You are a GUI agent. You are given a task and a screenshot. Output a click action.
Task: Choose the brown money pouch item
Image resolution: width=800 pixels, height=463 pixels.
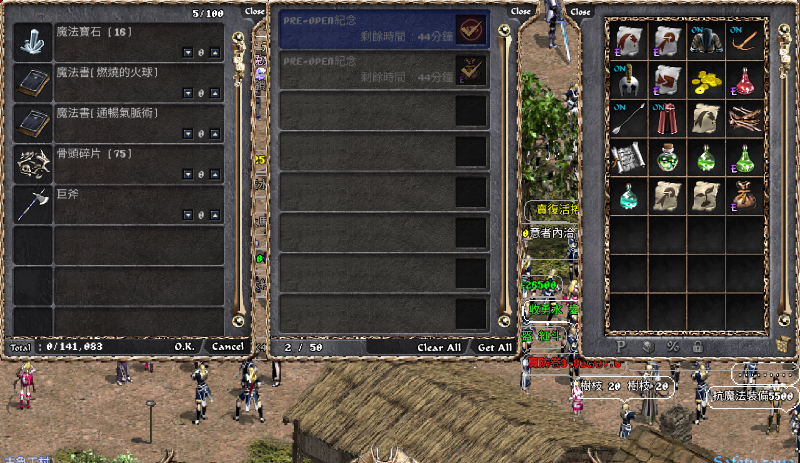coord(745,195)
